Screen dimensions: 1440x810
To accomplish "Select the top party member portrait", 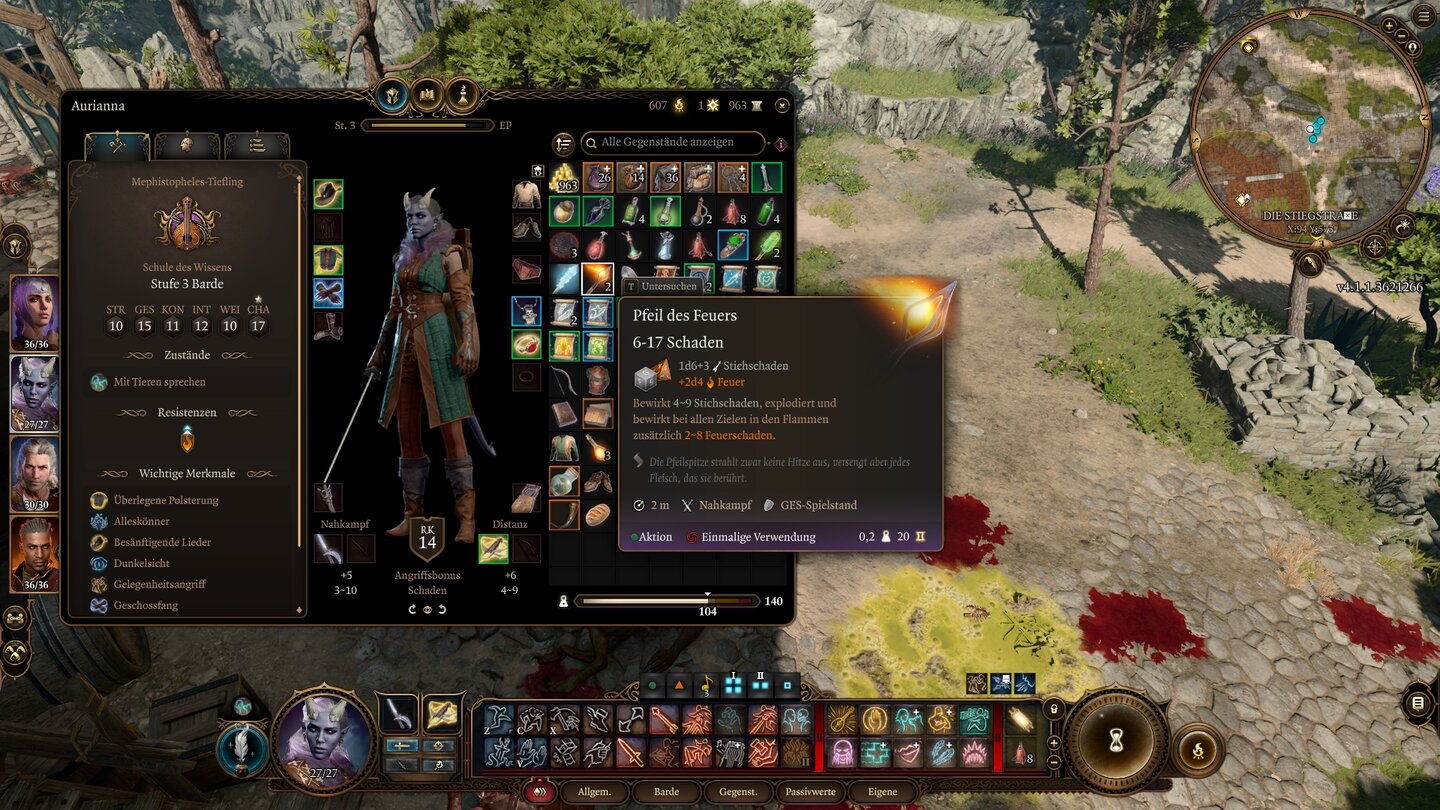I will click(35, 312).
